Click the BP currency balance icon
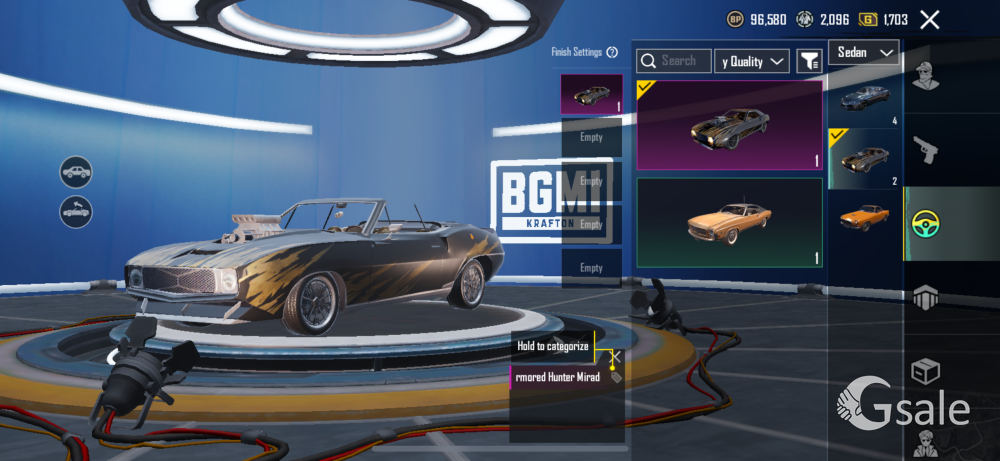Screen dimensions: 1000x461 click(x=735, y=19)
